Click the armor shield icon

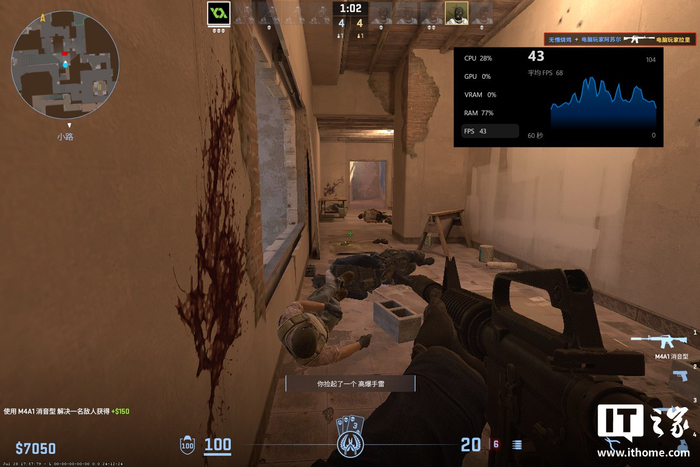click(x=188, y=445)
